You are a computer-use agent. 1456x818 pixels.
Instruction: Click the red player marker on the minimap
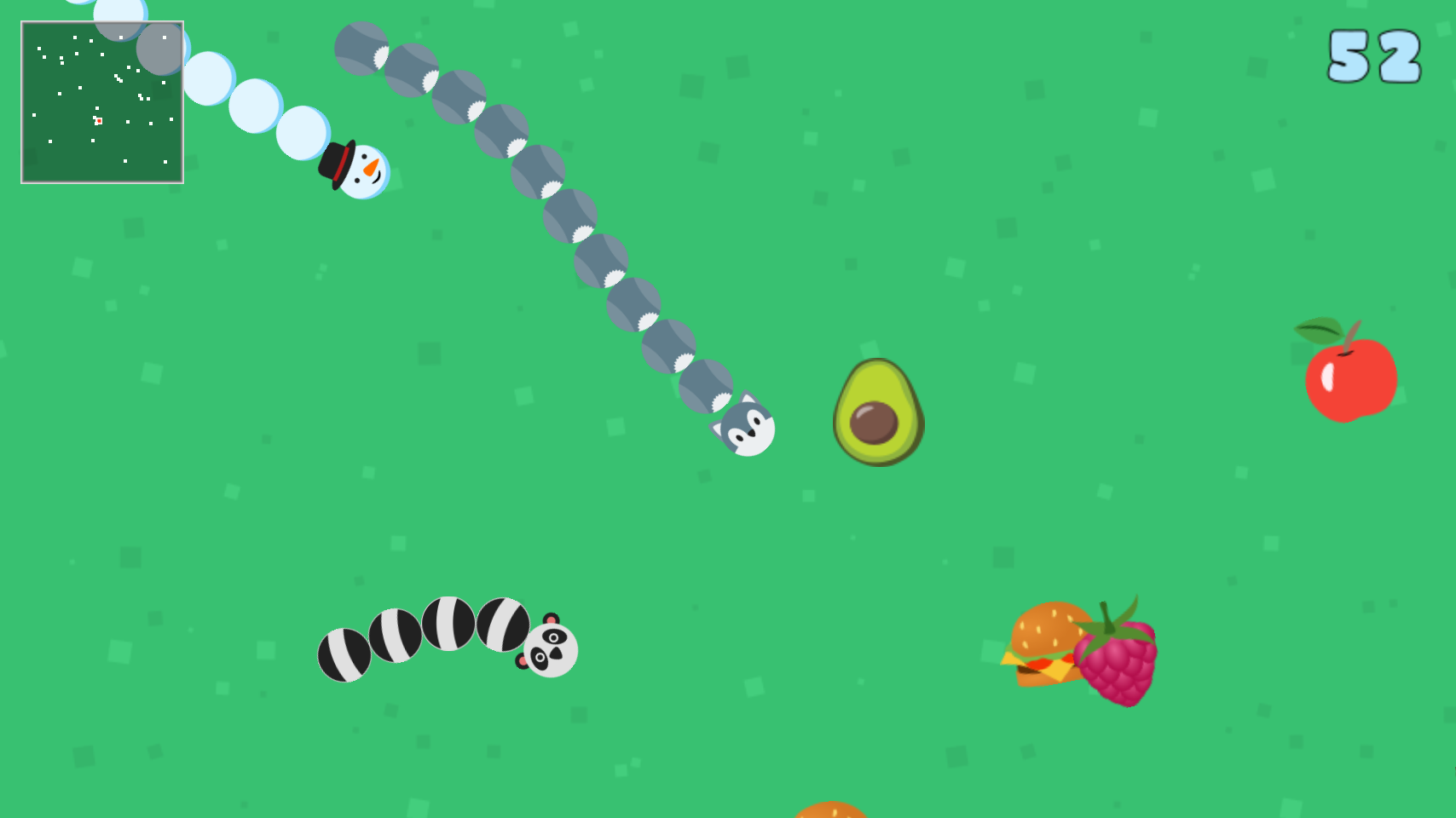coord(99,121)
